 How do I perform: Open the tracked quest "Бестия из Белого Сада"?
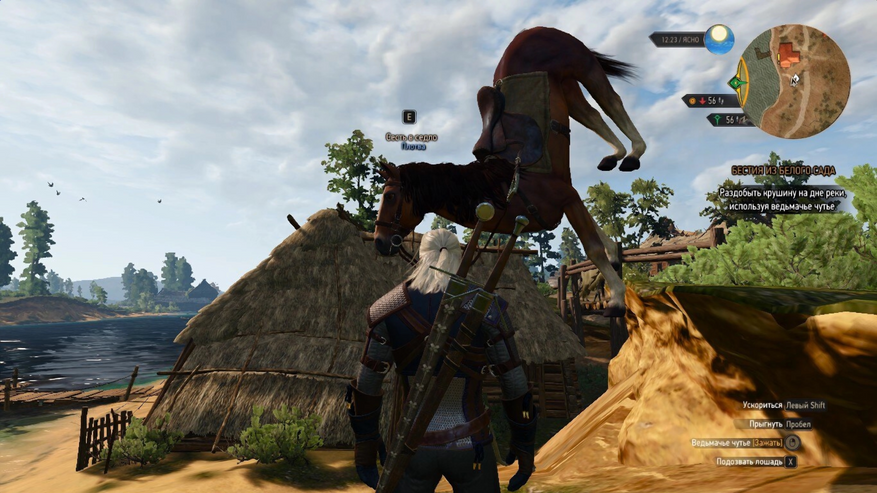pyautogui.click(x=782, y=171)
